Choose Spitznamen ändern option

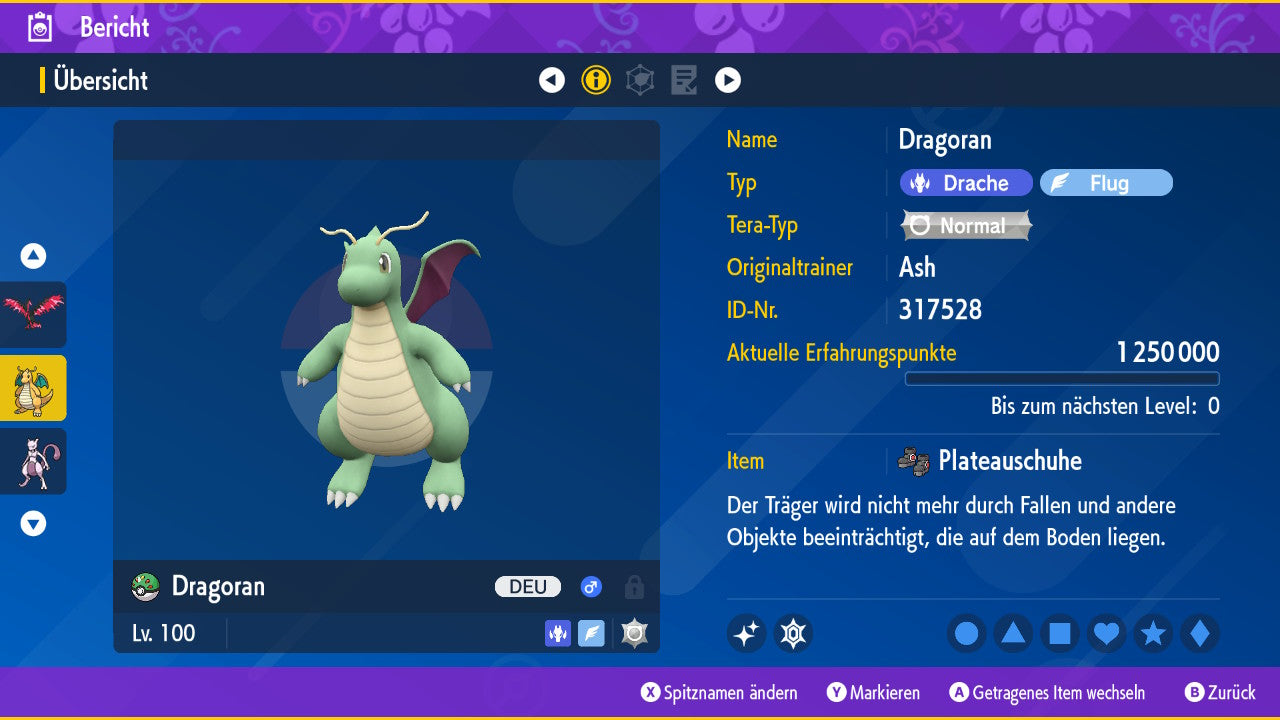[720, 693]
